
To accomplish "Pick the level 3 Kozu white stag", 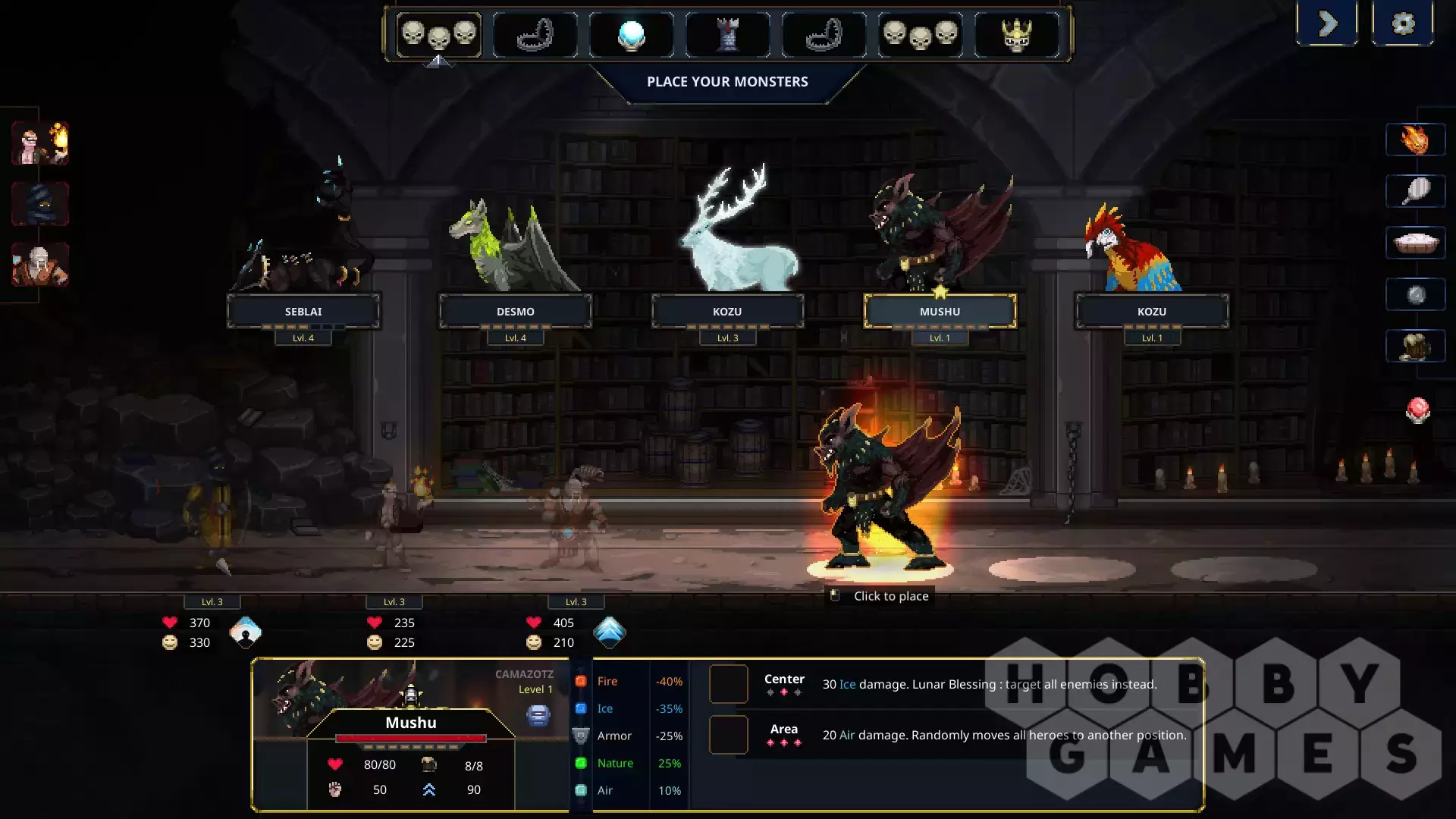I will click(727, 311).
